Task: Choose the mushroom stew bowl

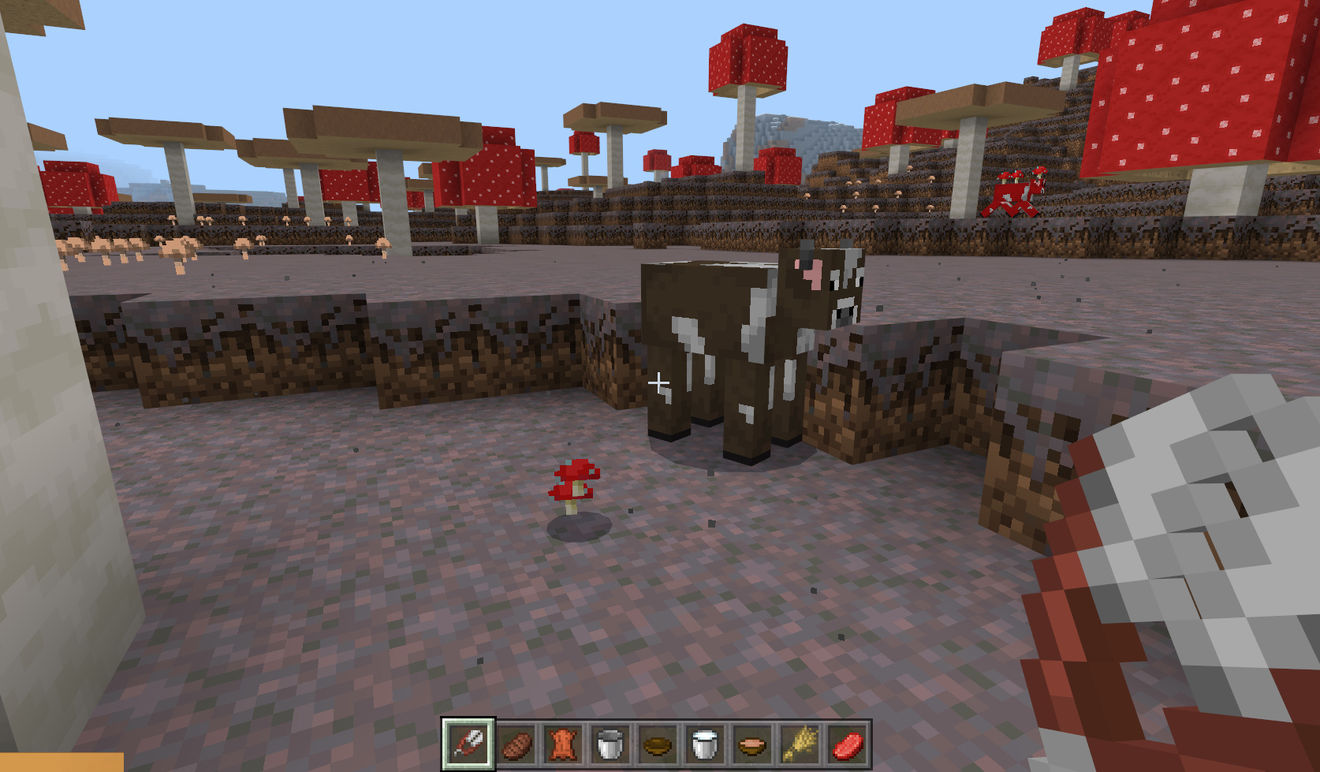Action: 752,744
